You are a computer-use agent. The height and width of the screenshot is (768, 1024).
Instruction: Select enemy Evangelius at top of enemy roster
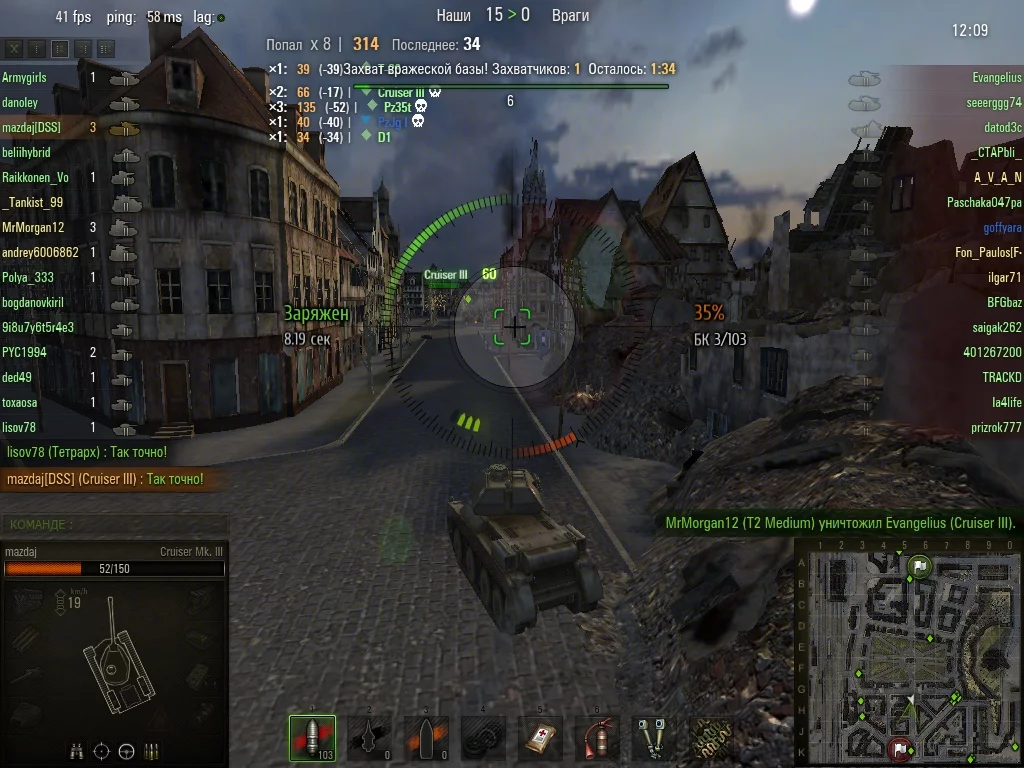click(996, 77)
